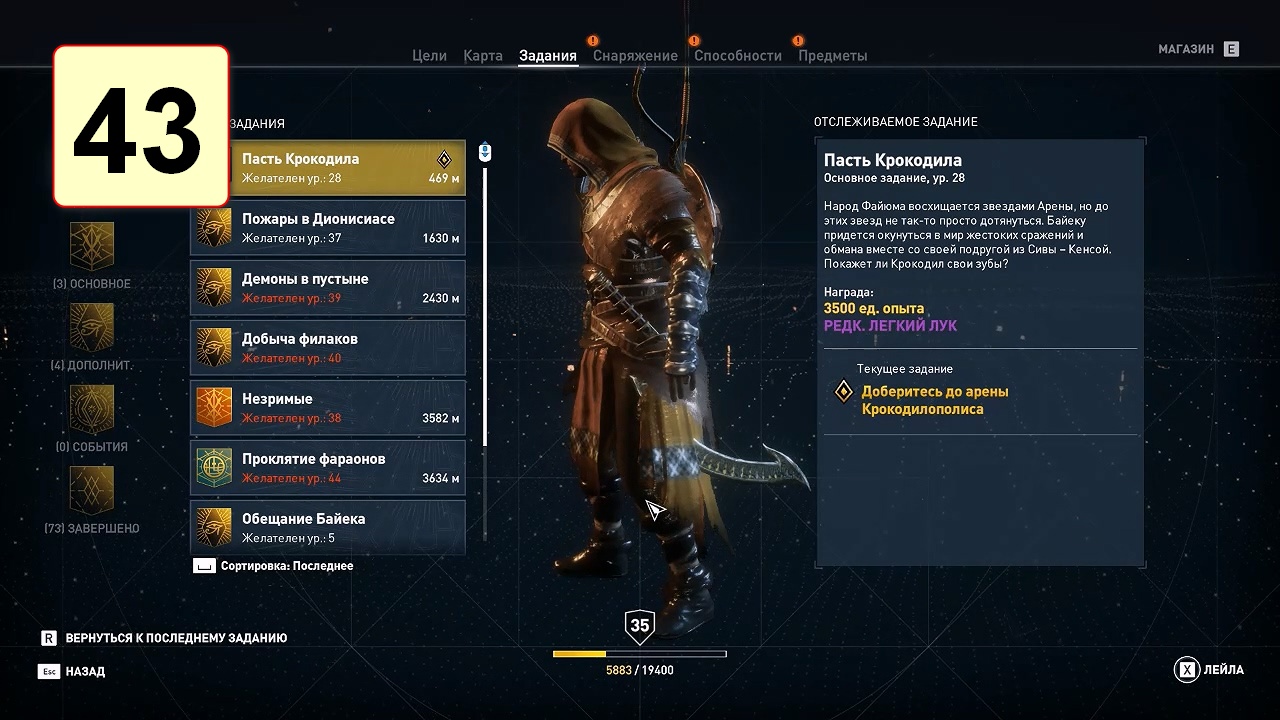Go to the Снаряжение tab
The height and width of the screenshot is (720, 1280).
pyautogui.click(x=635, y=56)
